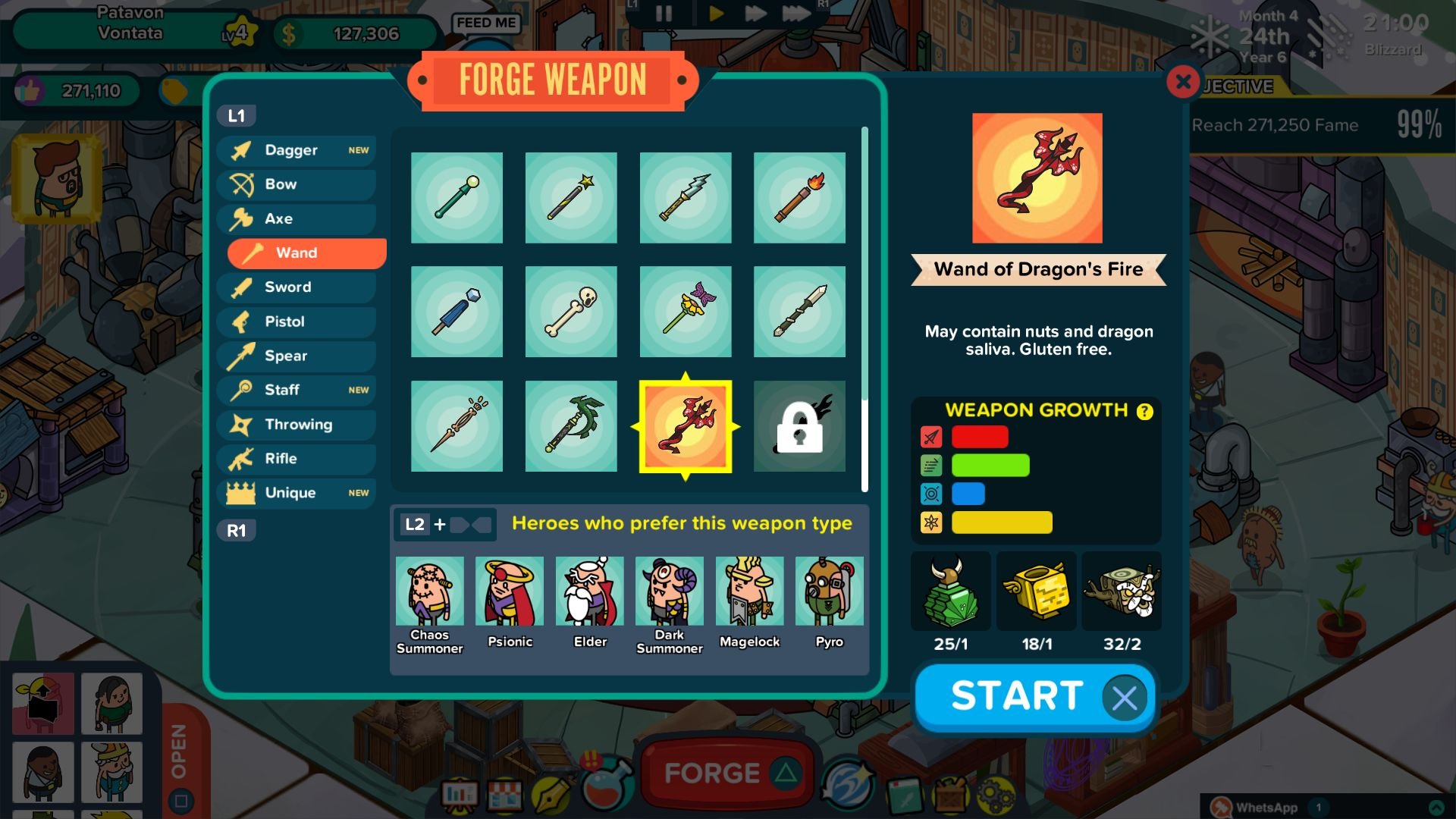Select the lightning wand in the grid
Image resolution: width=1456 pixels, height=819 pixels.
tap(685, 197)
